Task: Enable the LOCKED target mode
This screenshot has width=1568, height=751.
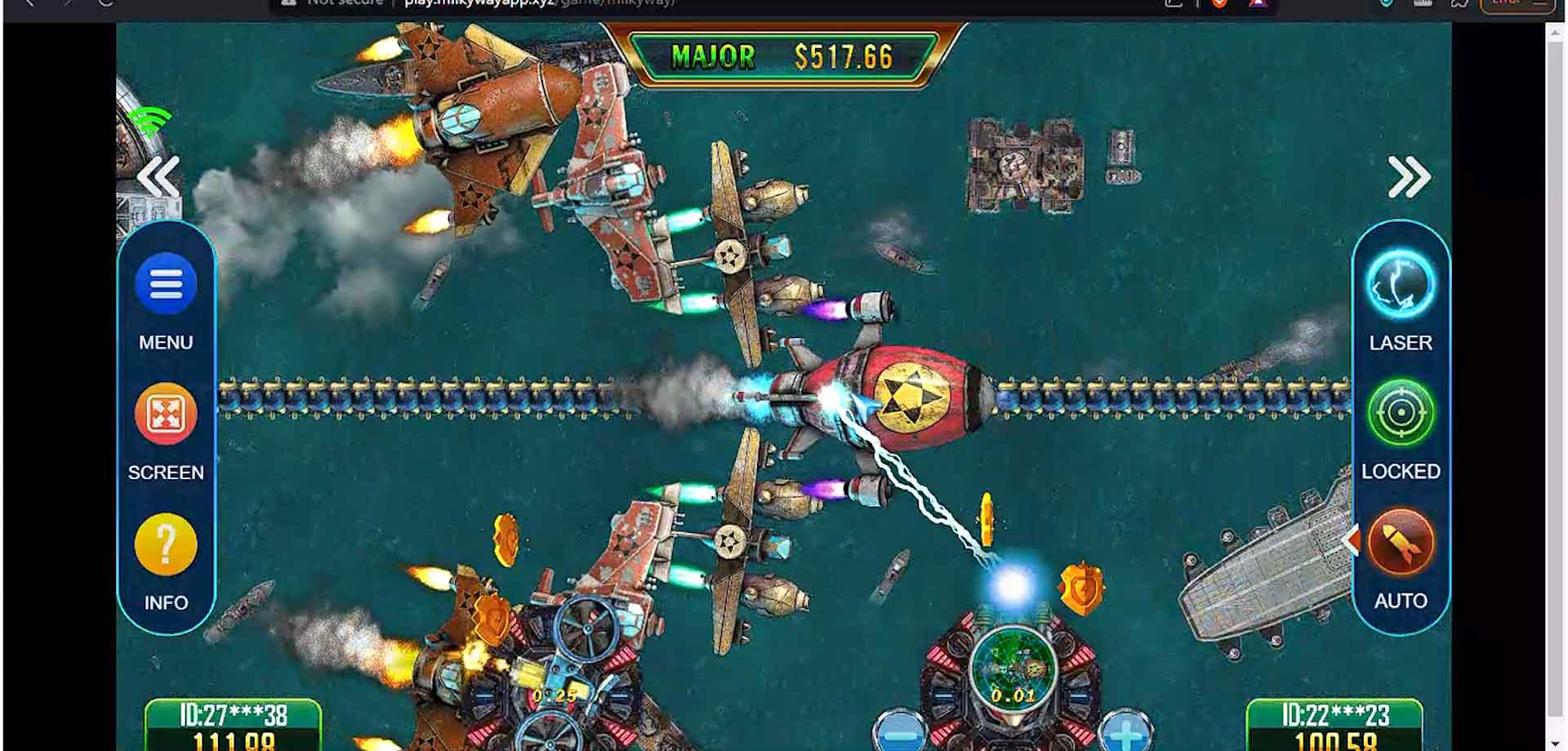Action: 1401,414
